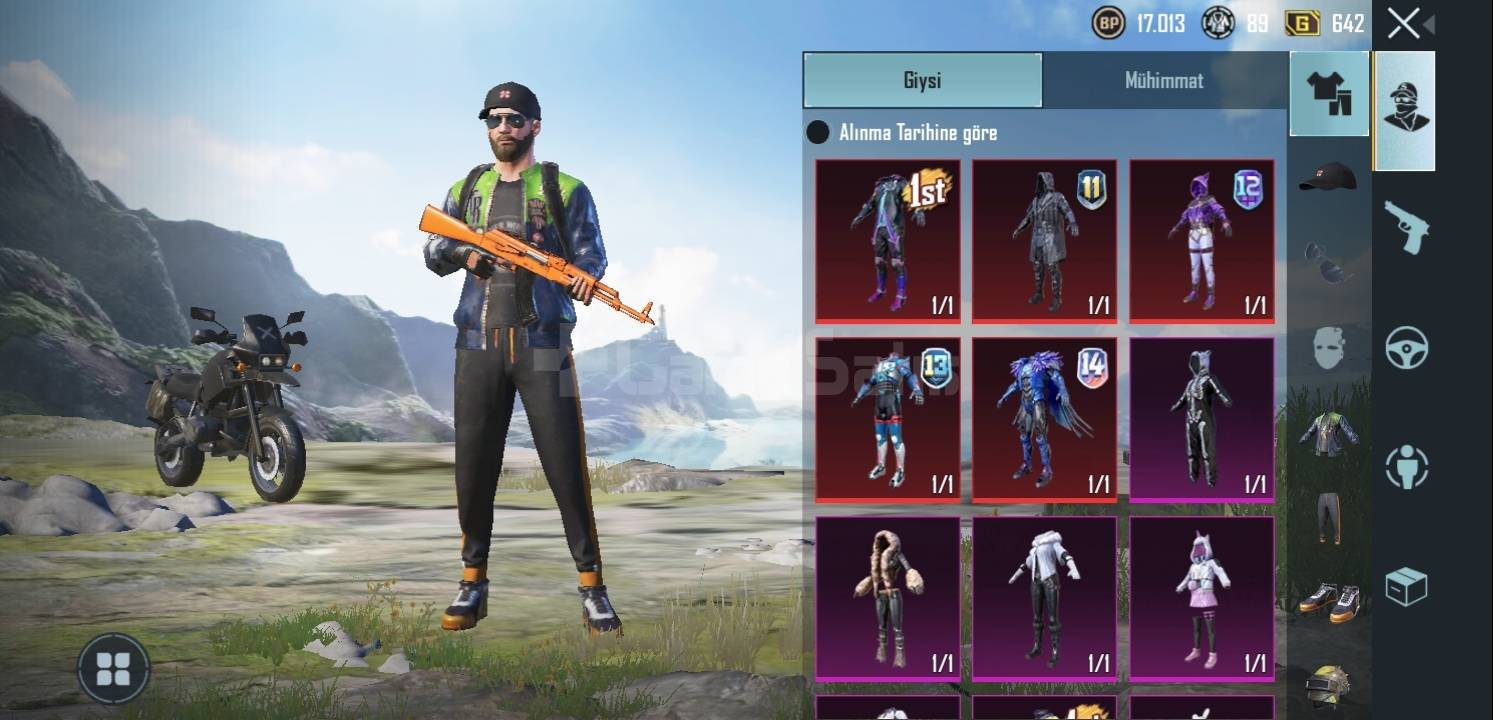Check the BP 17.013 currency balance

pos(1147,22)
